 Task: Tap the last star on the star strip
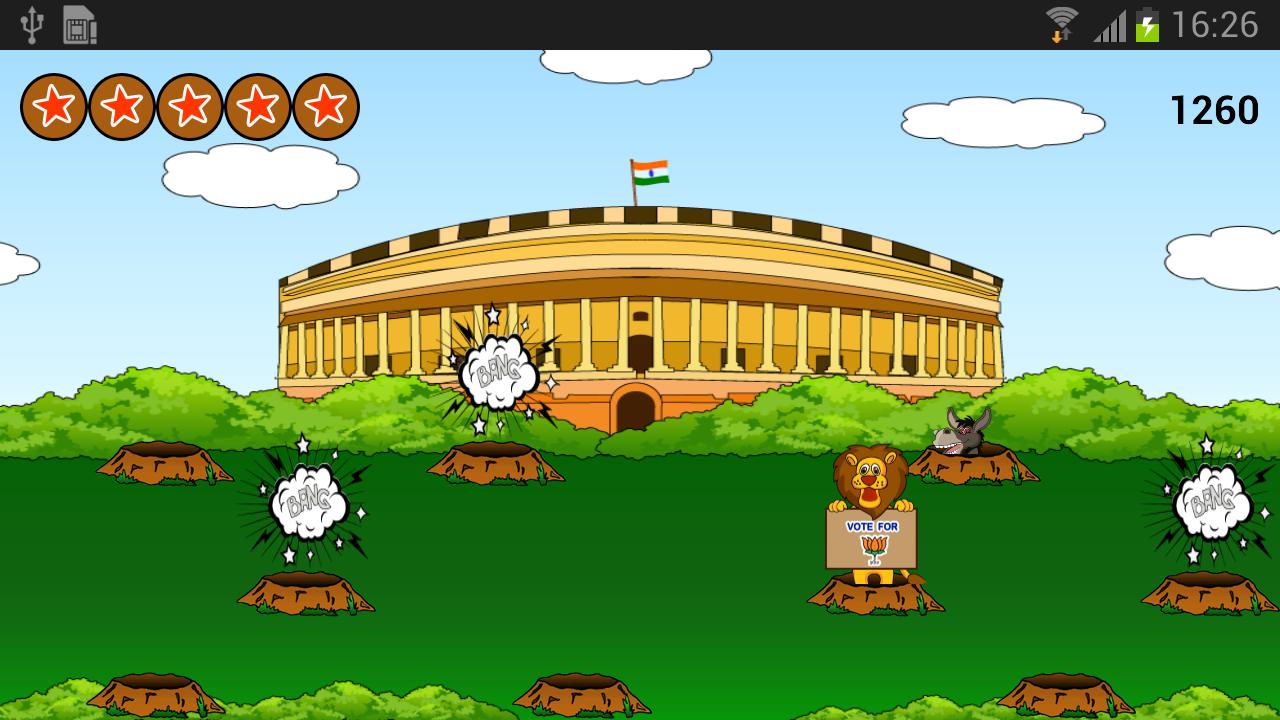click(x=325, y=105)
